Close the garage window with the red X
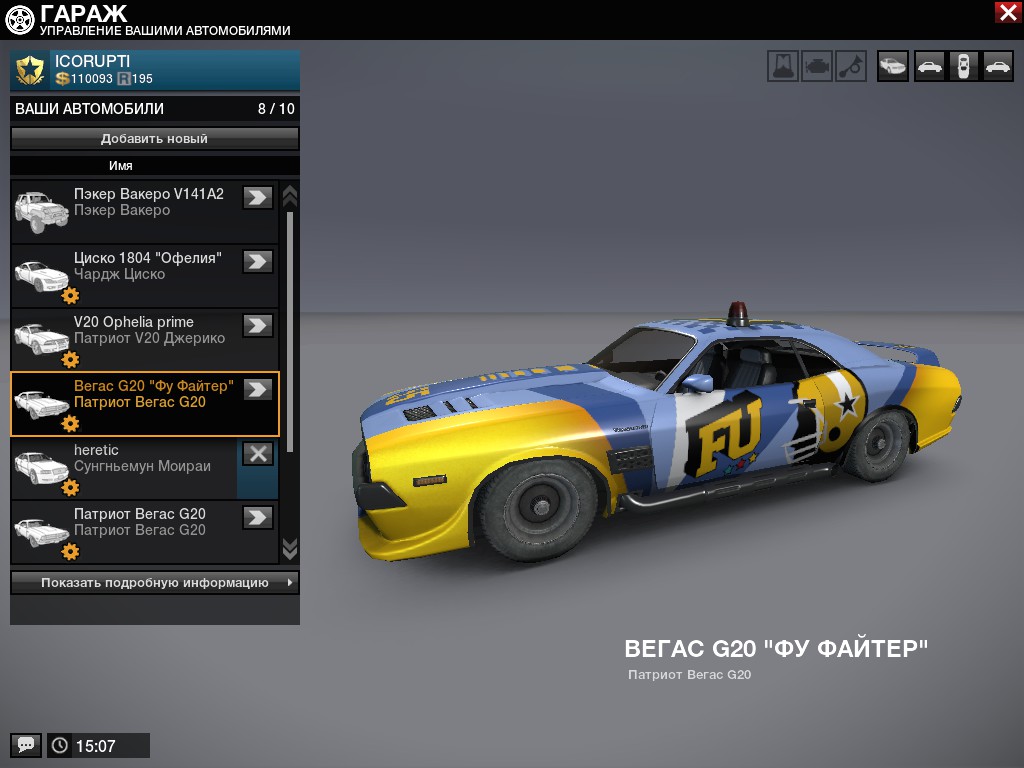1024x768 pixels. coord(1007,12)
